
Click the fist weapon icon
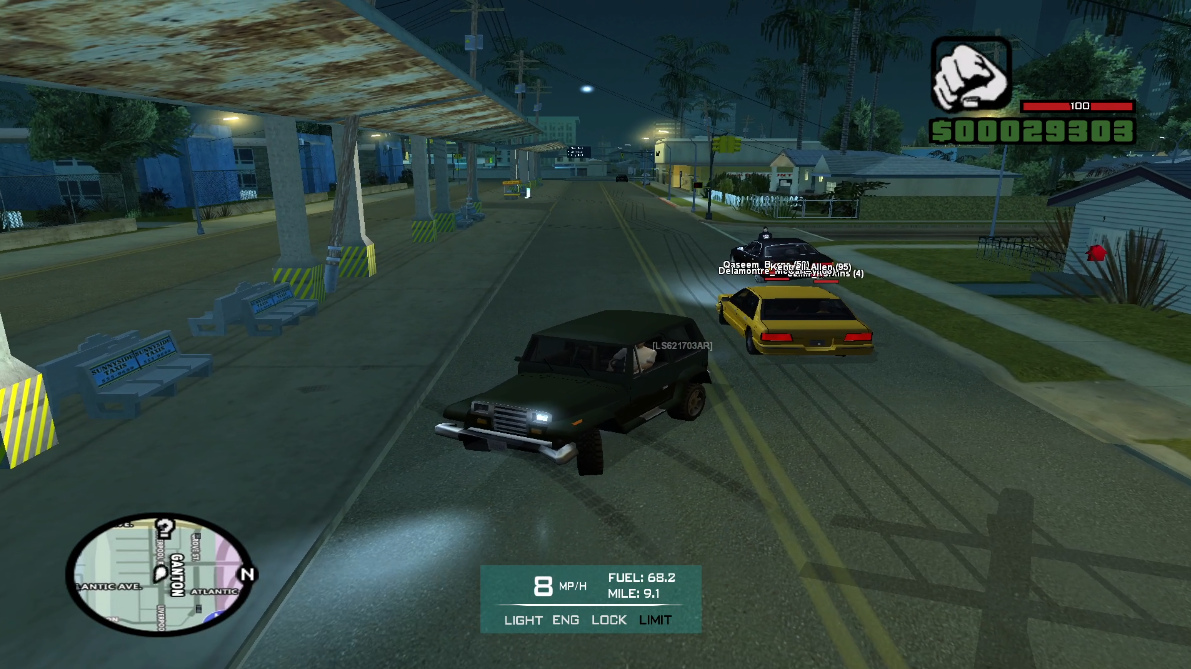(971, 75)
